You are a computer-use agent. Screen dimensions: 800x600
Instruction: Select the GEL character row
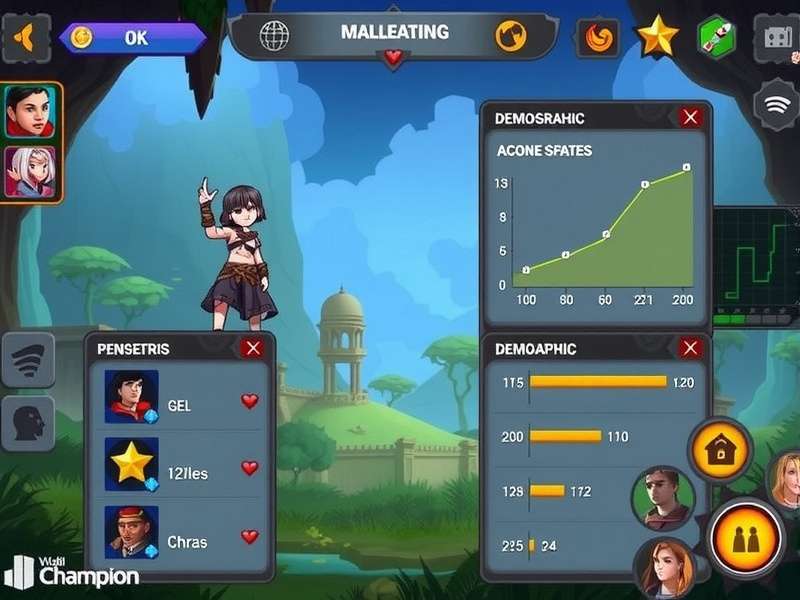click(x=180, y=403)
